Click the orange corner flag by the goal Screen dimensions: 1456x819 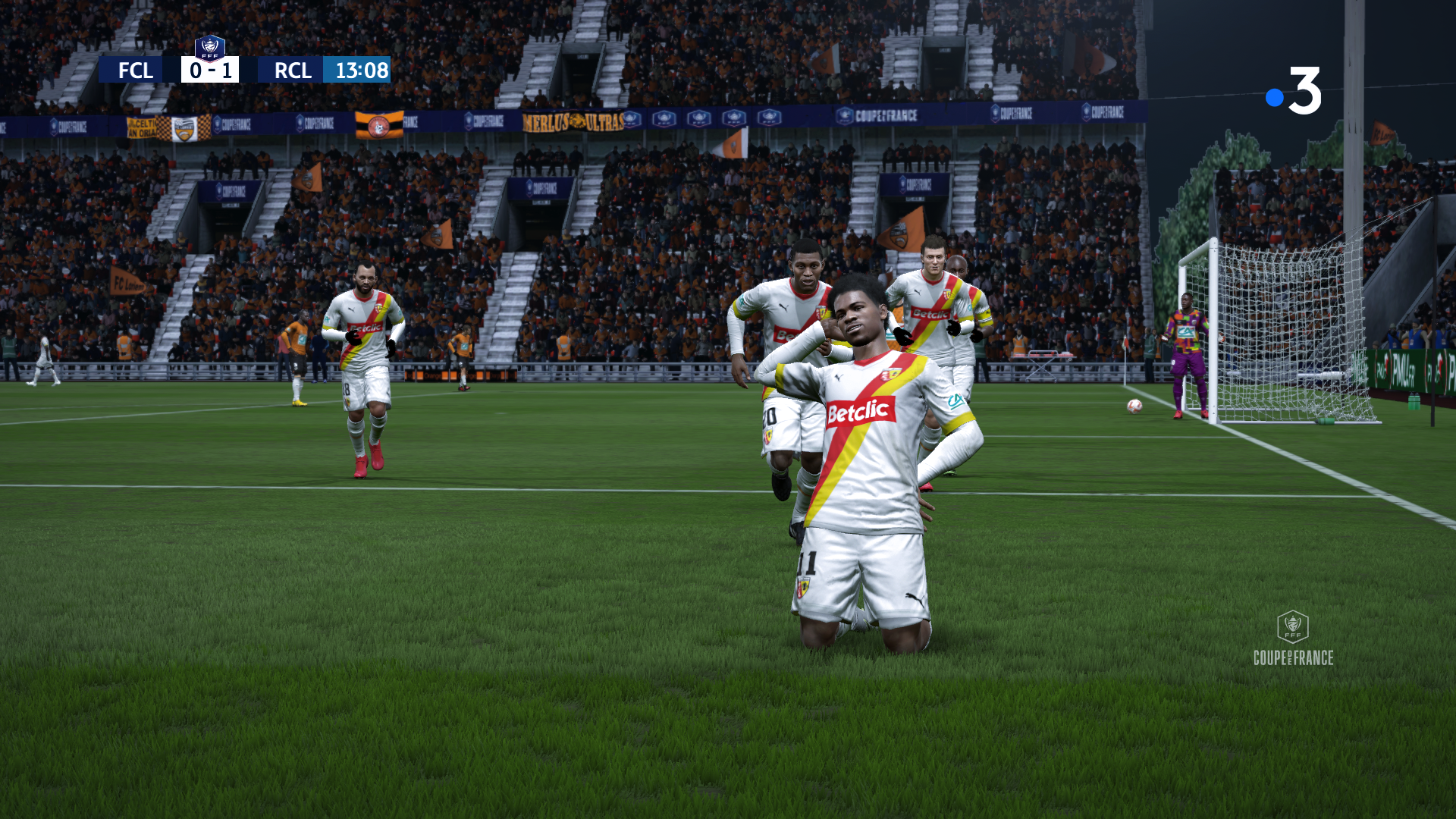1125,344
